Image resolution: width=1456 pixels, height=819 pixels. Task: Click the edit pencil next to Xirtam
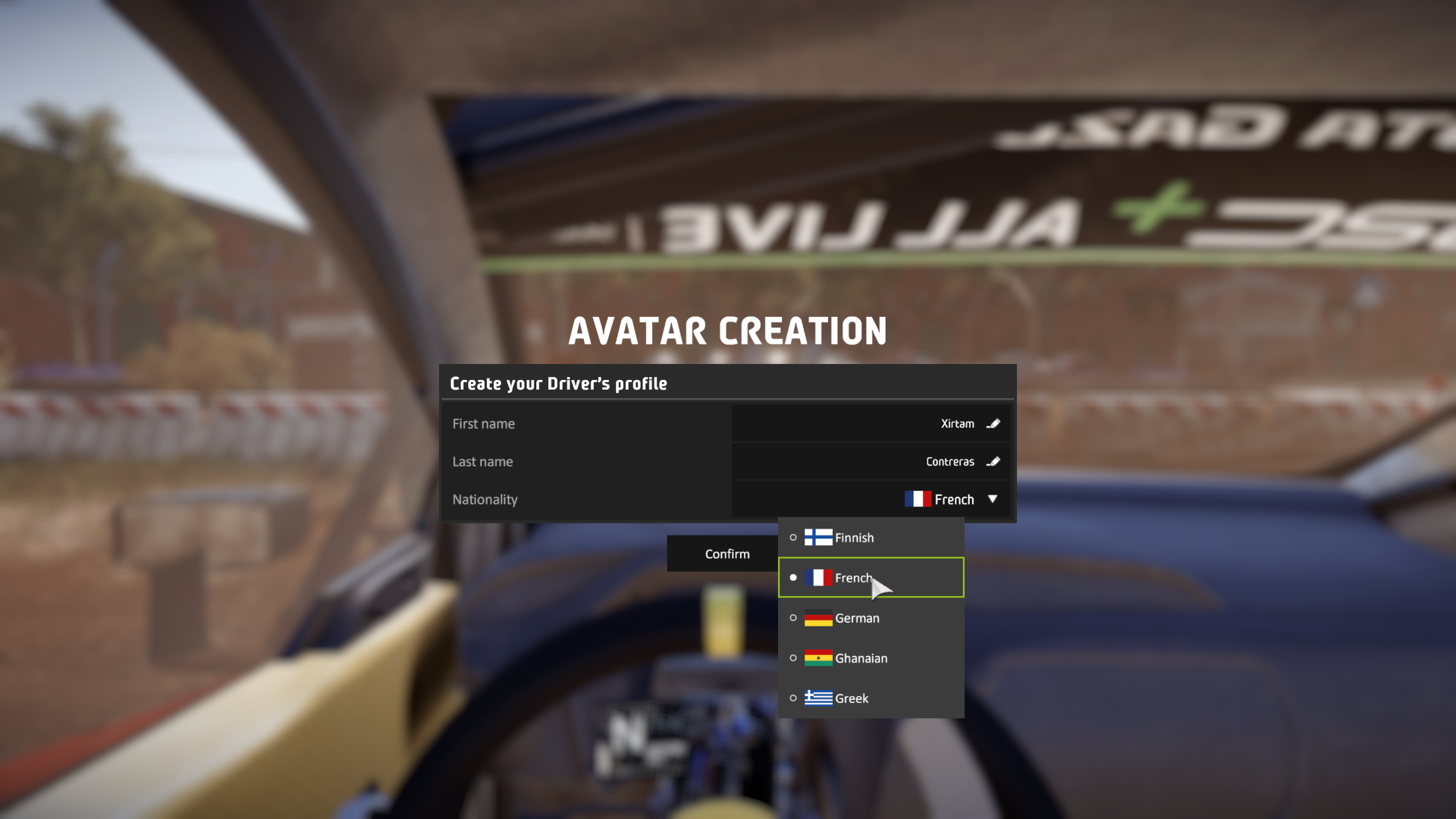coord(993,423)
